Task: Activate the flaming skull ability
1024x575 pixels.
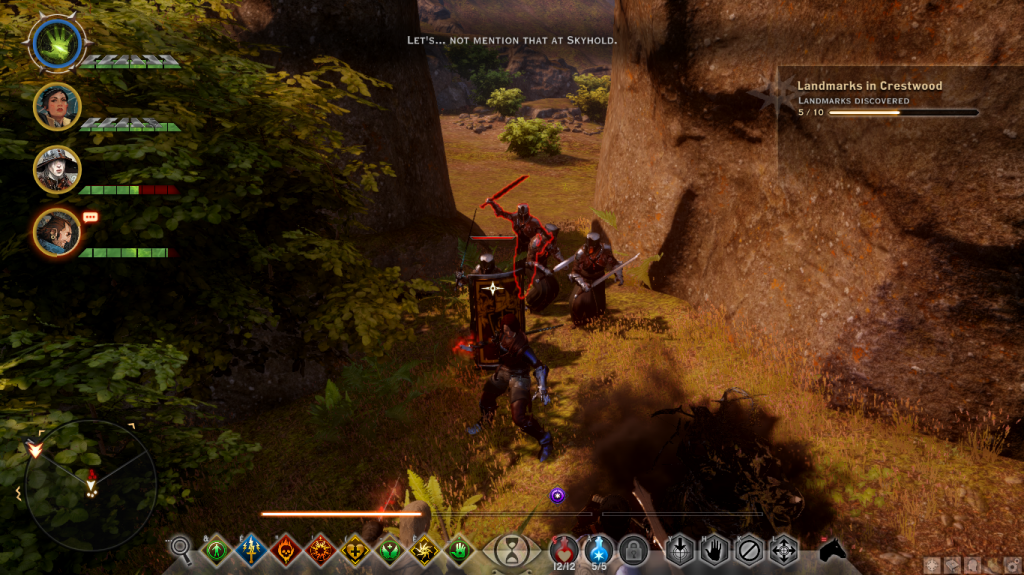Action: click(285, 549)
